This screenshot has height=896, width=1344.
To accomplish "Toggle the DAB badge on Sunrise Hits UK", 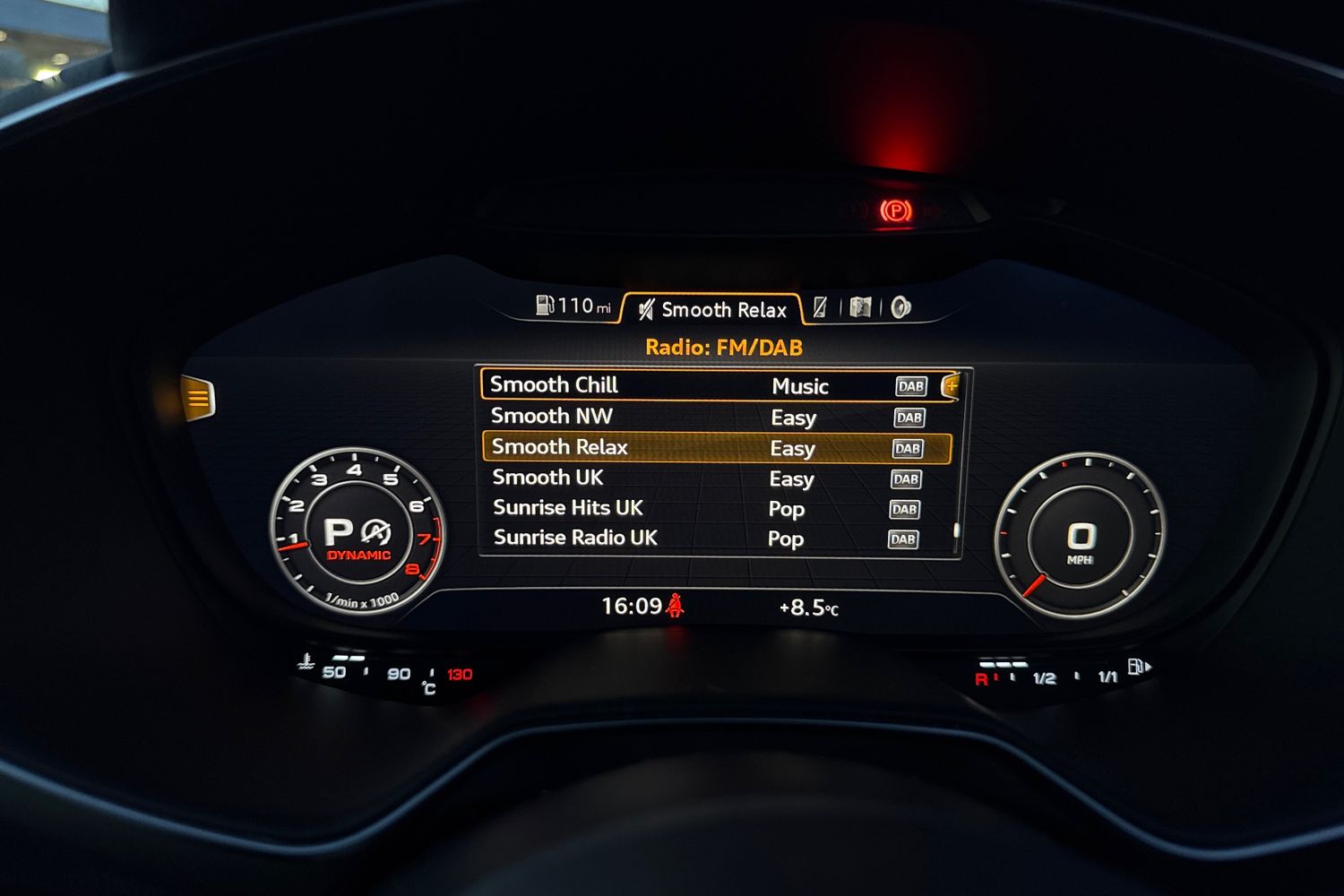I will (x=905, y=509).
